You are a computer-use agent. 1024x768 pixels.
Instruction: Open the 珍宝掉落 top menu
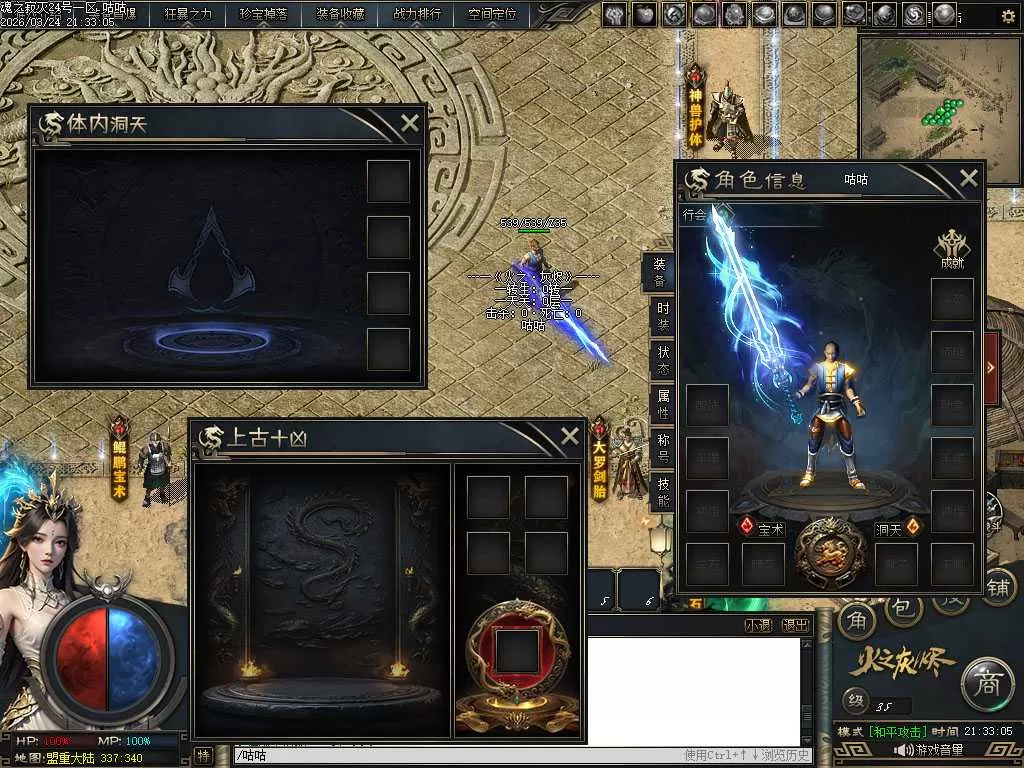click(x=264, y=14)
